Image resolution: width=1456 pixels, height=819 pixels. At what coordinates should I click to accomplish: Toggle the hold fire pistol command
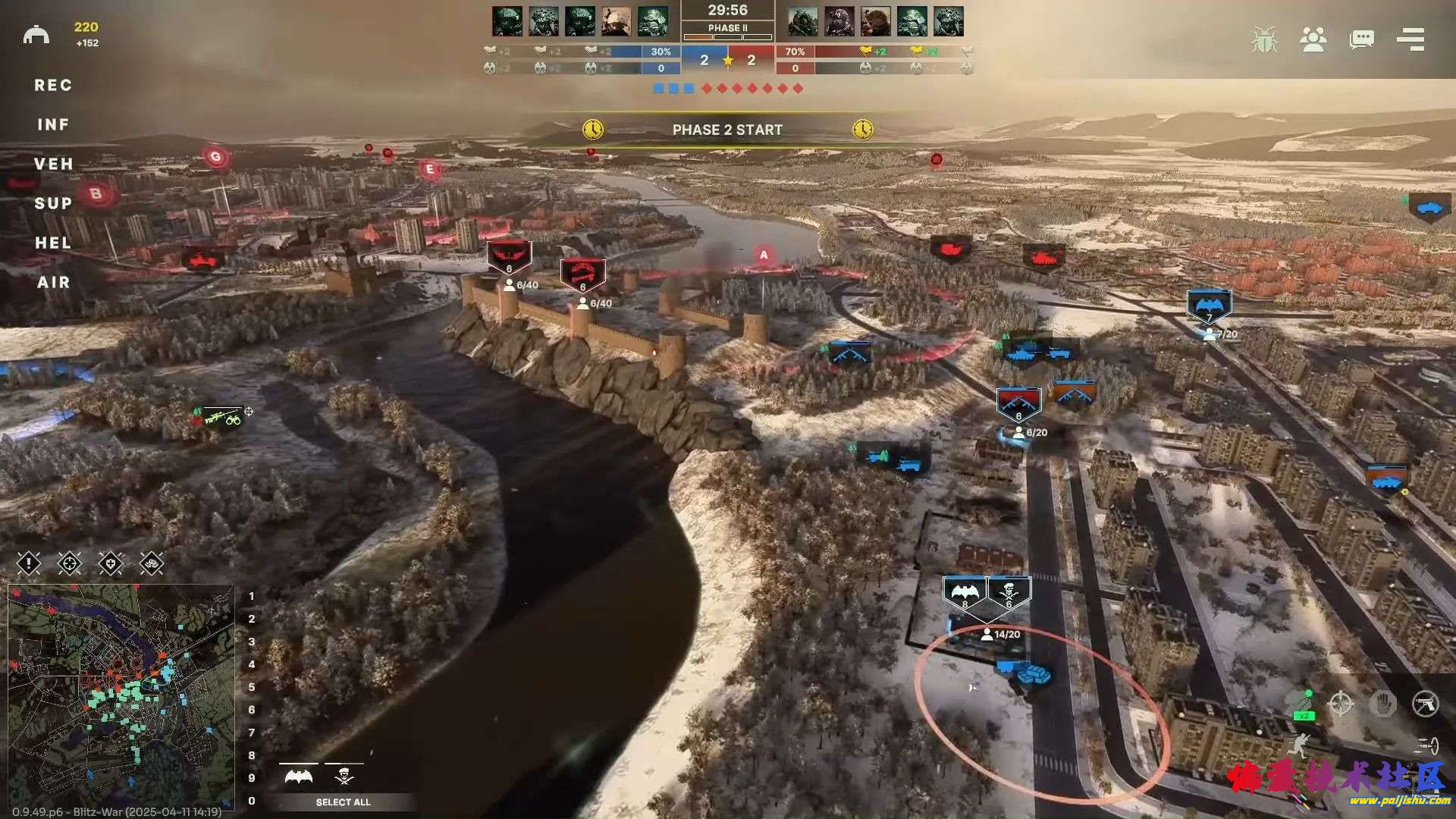1425,704
